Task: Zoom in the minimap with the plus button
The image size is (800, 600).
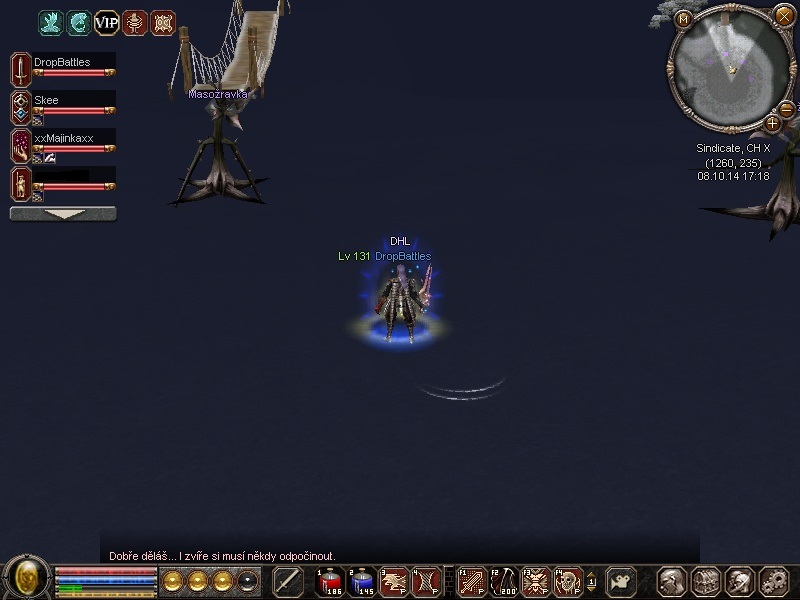Action: 772,124
